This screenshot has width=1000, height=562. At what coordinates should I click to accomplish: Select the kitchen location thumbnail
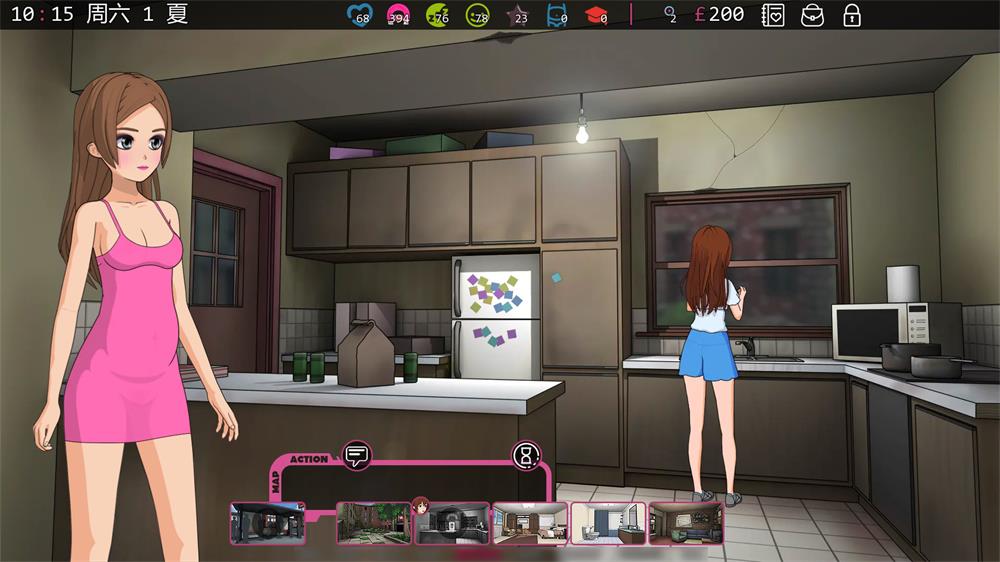[452, 523]
